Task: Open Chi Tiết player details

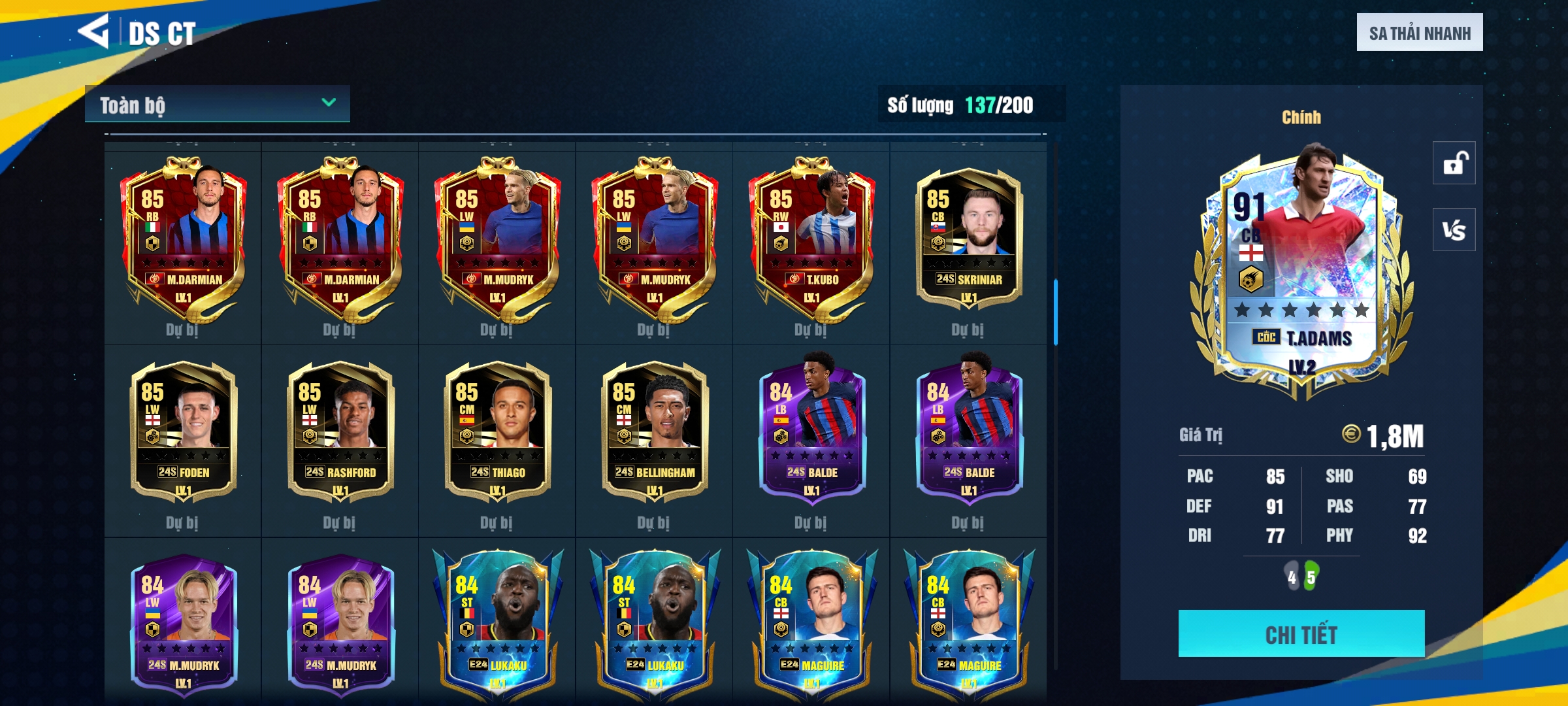Action: pyautogui.click(x=1301, y=633)
